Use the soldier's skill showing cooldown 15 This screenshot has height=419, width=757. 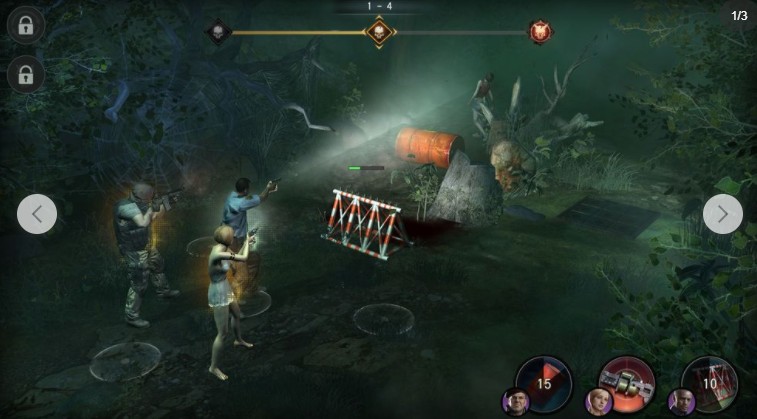[x=543, y=382]
